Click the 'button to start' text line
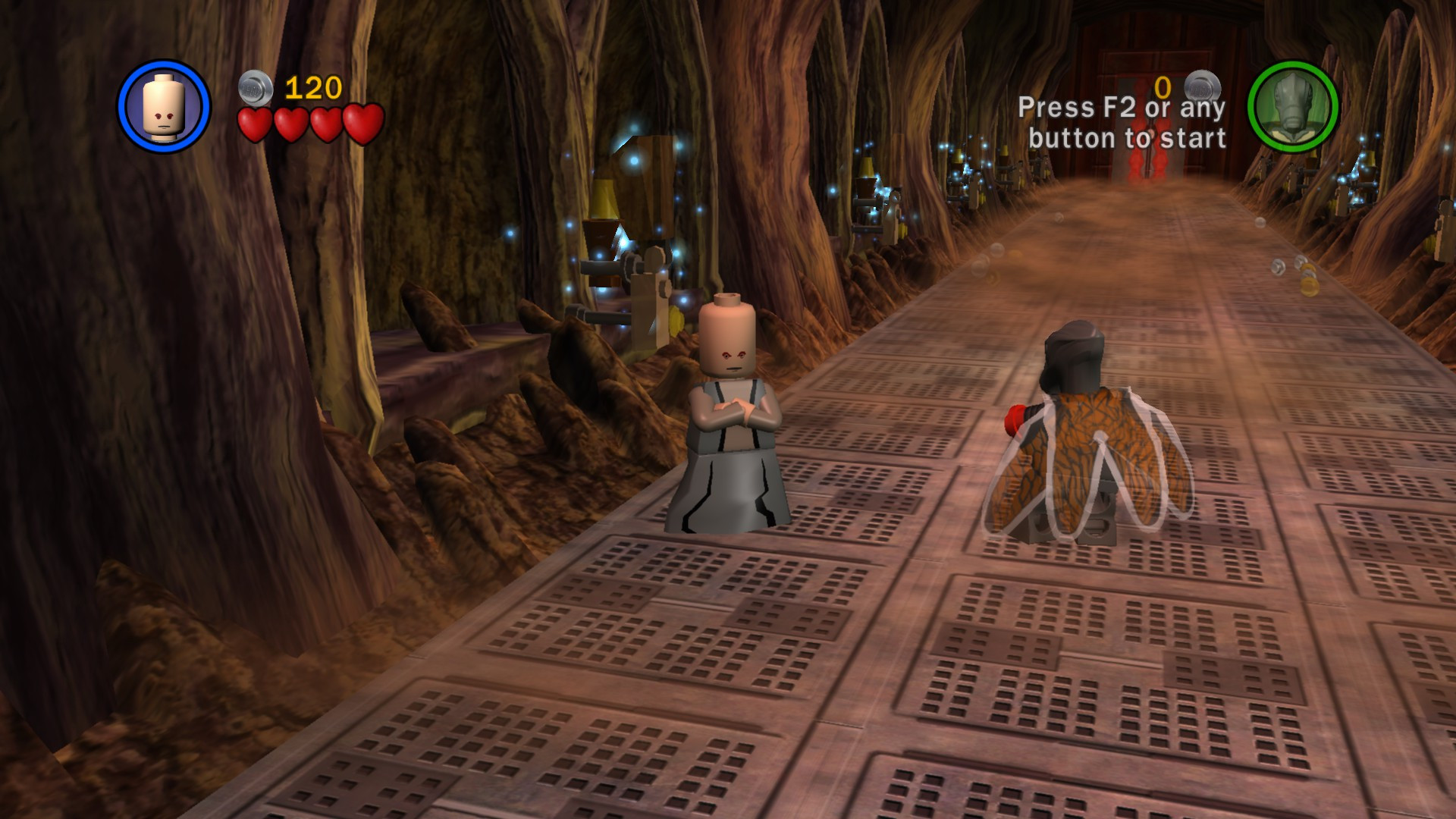This screenshot has width=1456, height=819. [x=1128, y=139]
